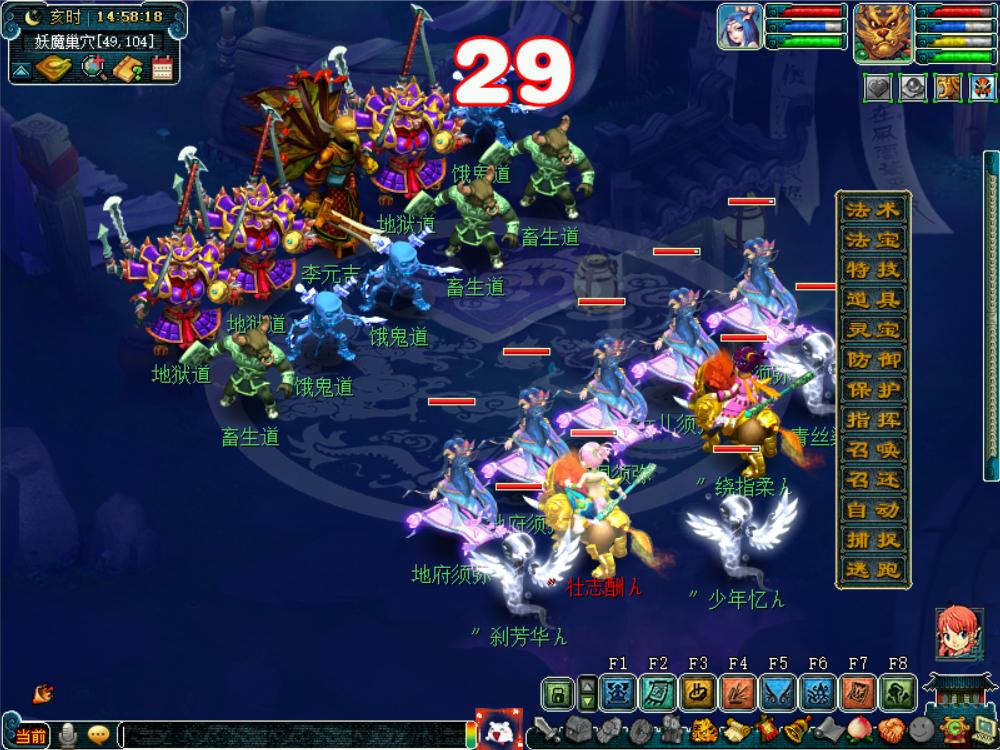The image size is (1000, 750).
Task: Open the calendar icon in the top-left panel
Action: pyautogui.click(x=162, y=68)
